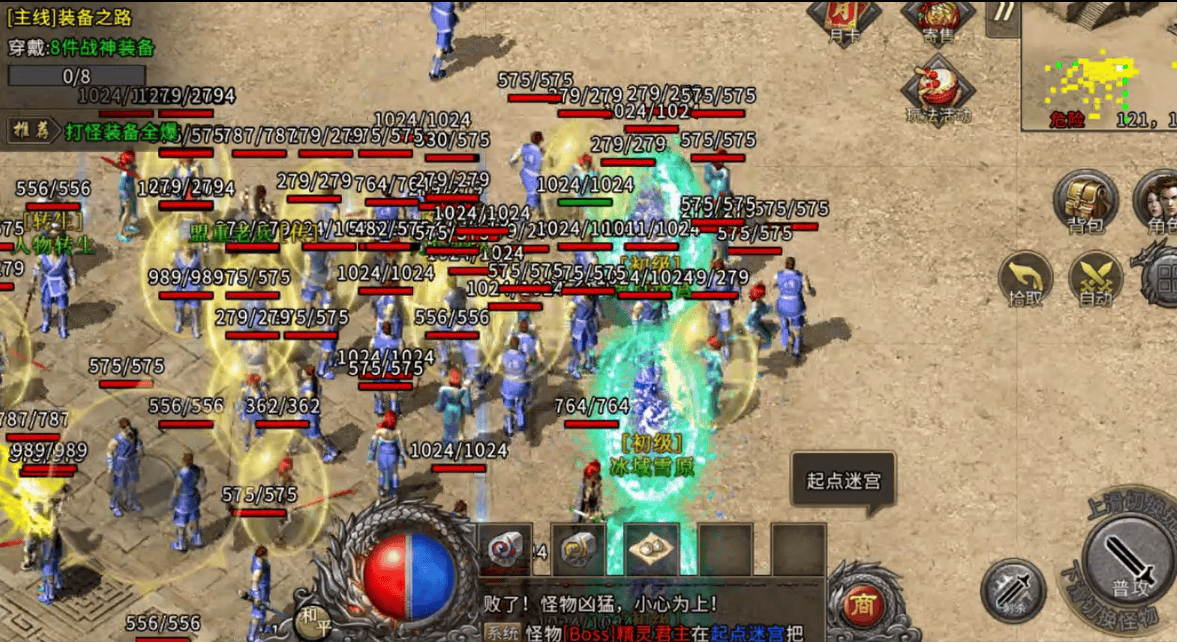This screenshot has width=1177, height=642.
Task: Open the 寄售 consignment shop icon
Action: [x=937, y=20]
